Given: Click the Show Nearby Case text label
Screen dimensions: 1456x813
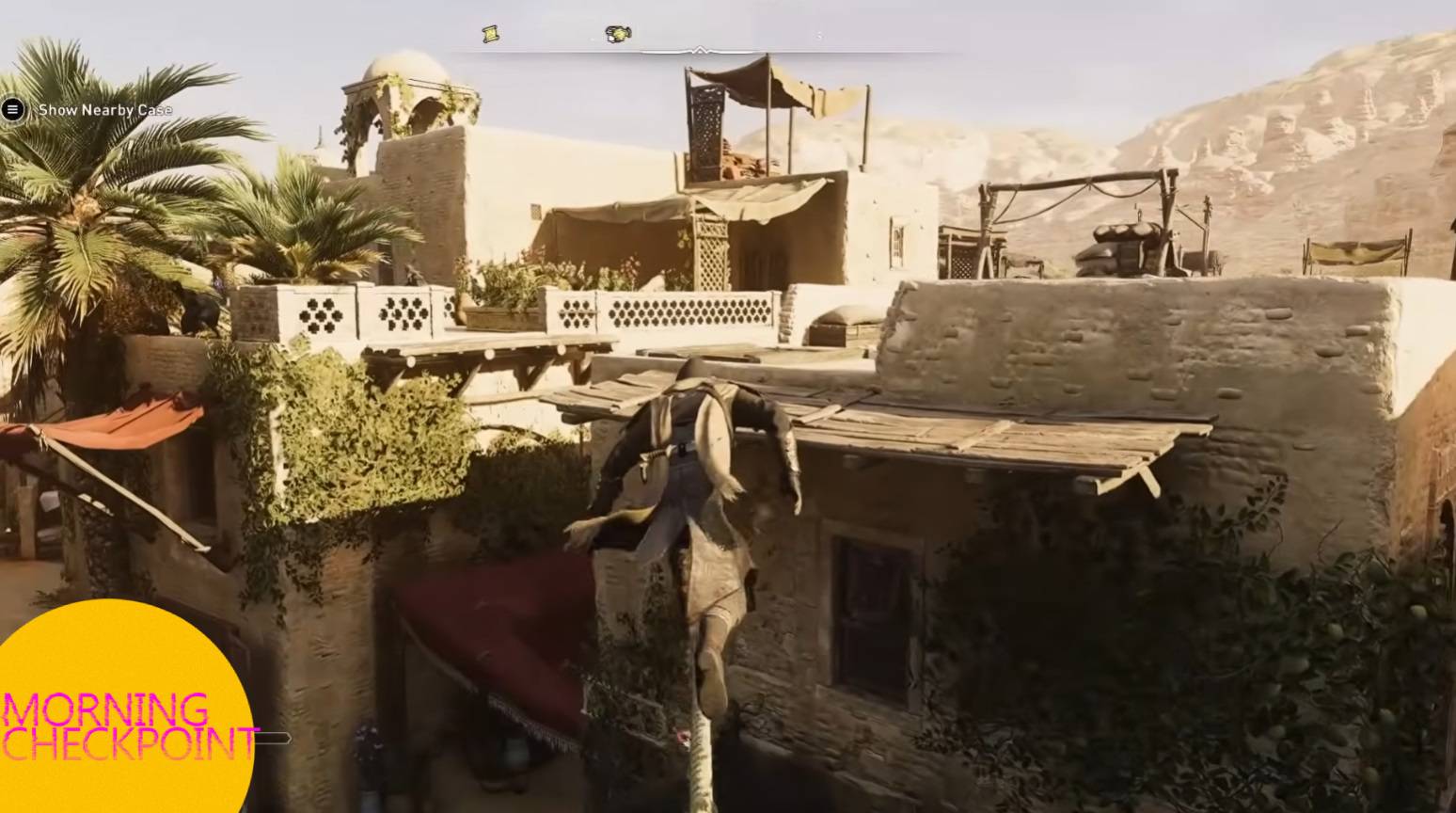Looking at the screenshot, I should point(103,109).
